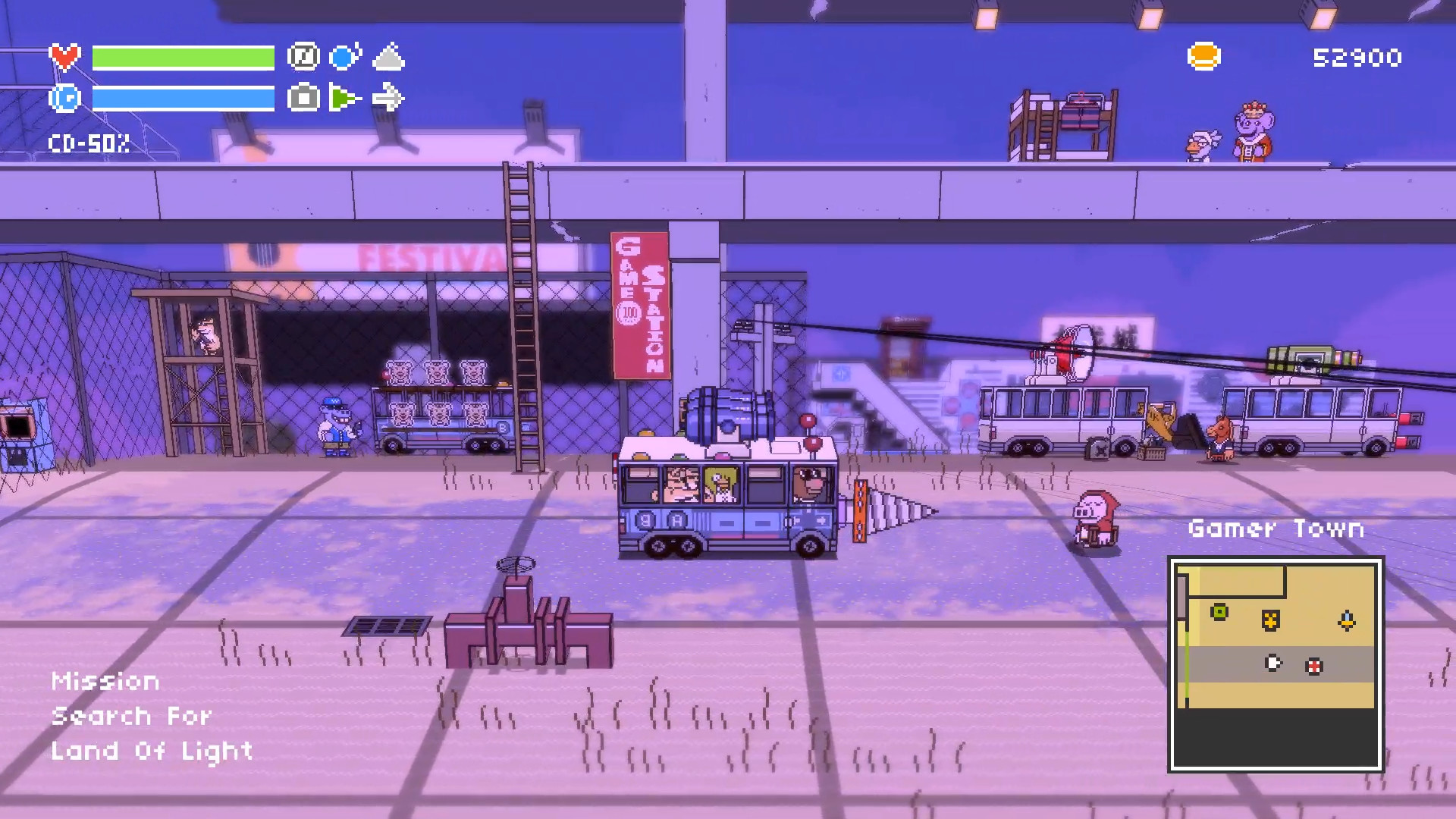1456x819 pixels.
Task: Click the white player arrow on the minimap
Action: (x=1274, y=664)
